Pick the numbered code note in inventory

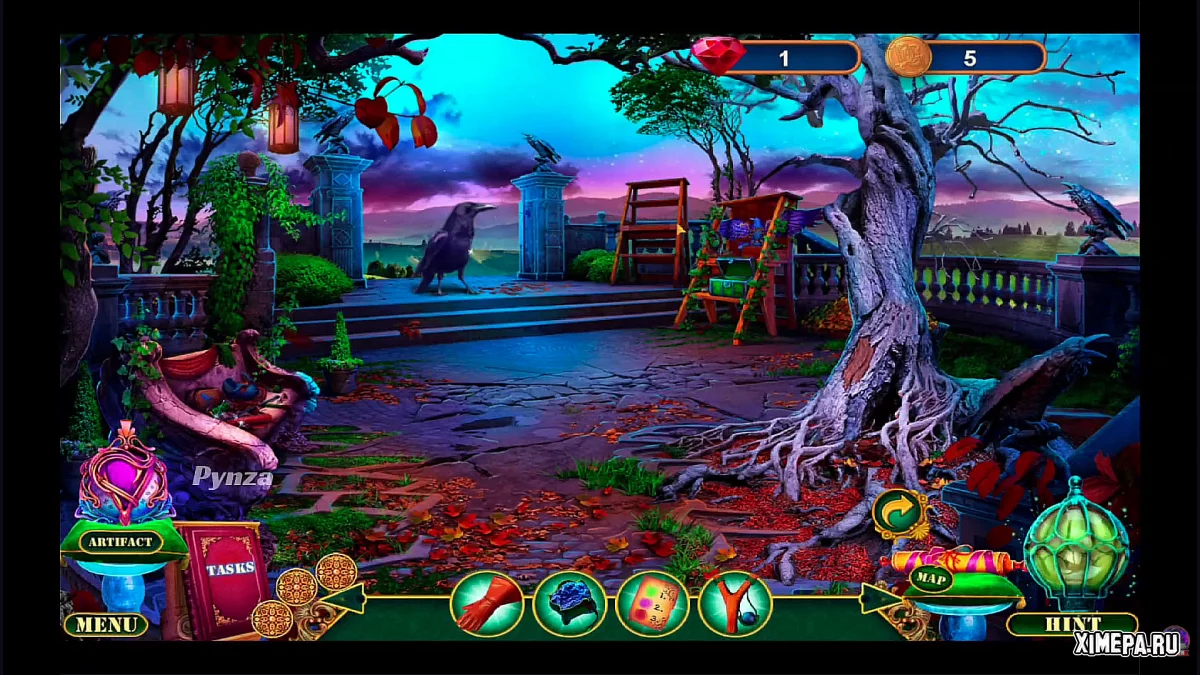coord(653,604)
